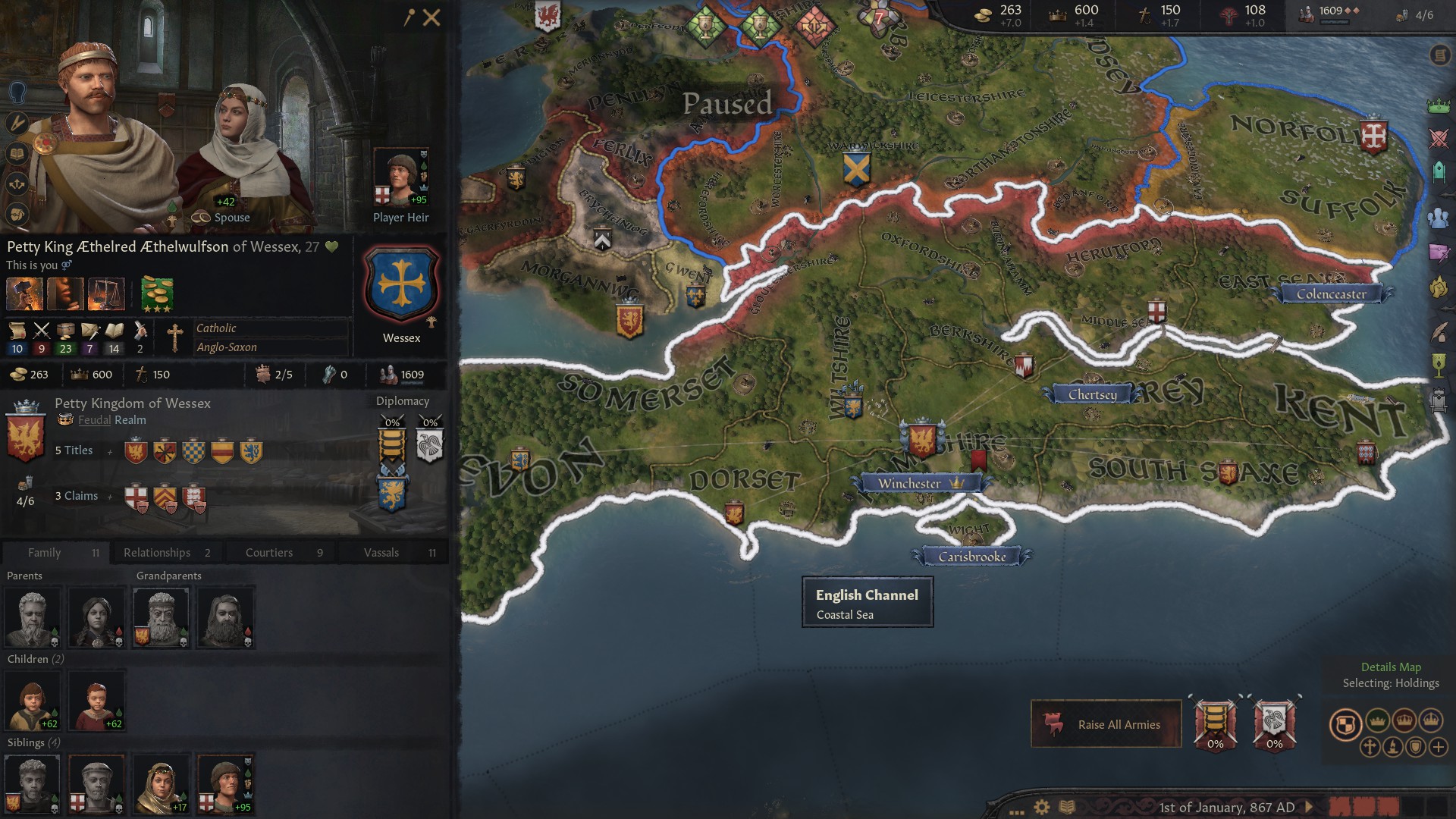Open the Anglo-Saxon culture entry
1456x819 pixels.
[x=227, y=347]
